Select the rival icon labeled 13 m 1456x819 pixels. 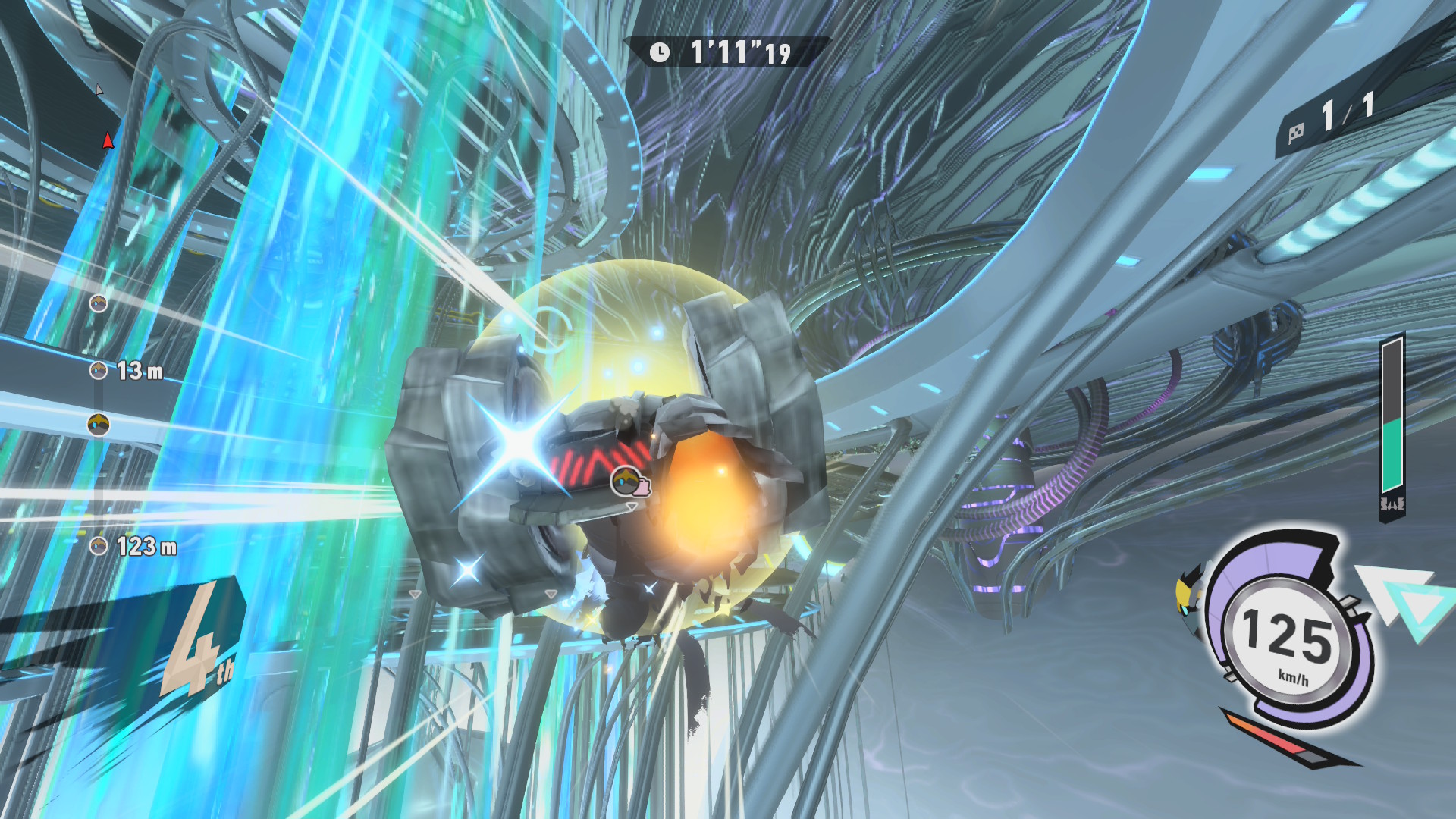pyautogui.click(x=98, y=371)
